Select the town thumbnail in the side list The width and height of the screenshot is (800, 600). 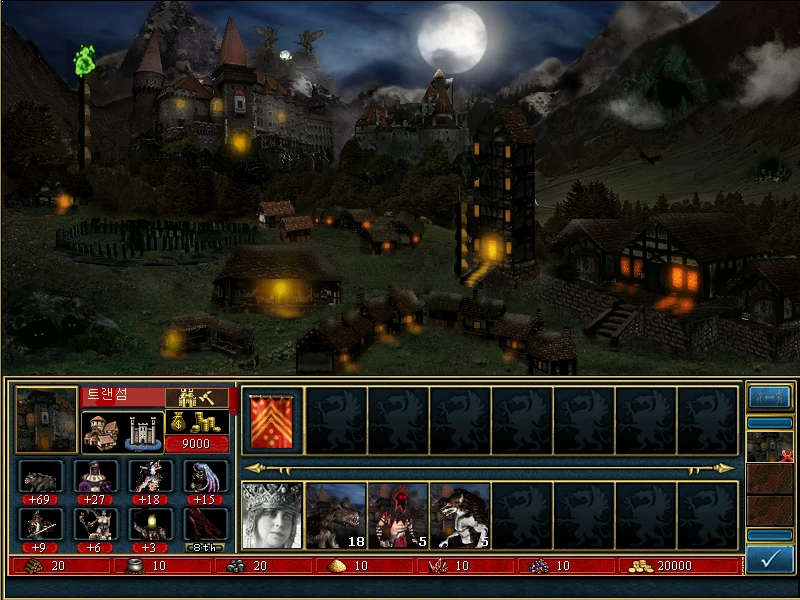point(769,447)
